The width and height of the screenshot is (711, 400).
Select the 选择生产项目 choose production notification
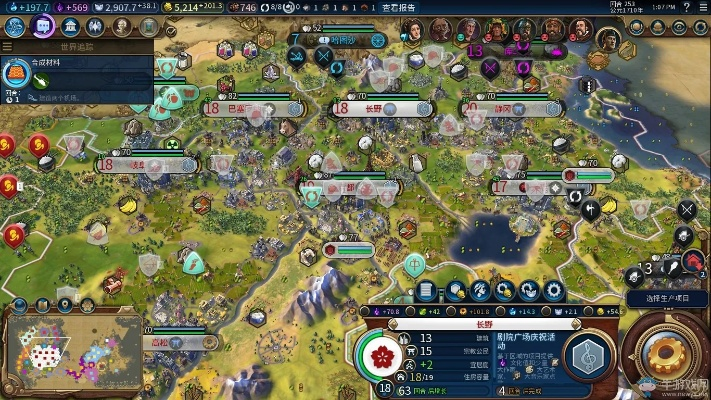click(668, 298)
